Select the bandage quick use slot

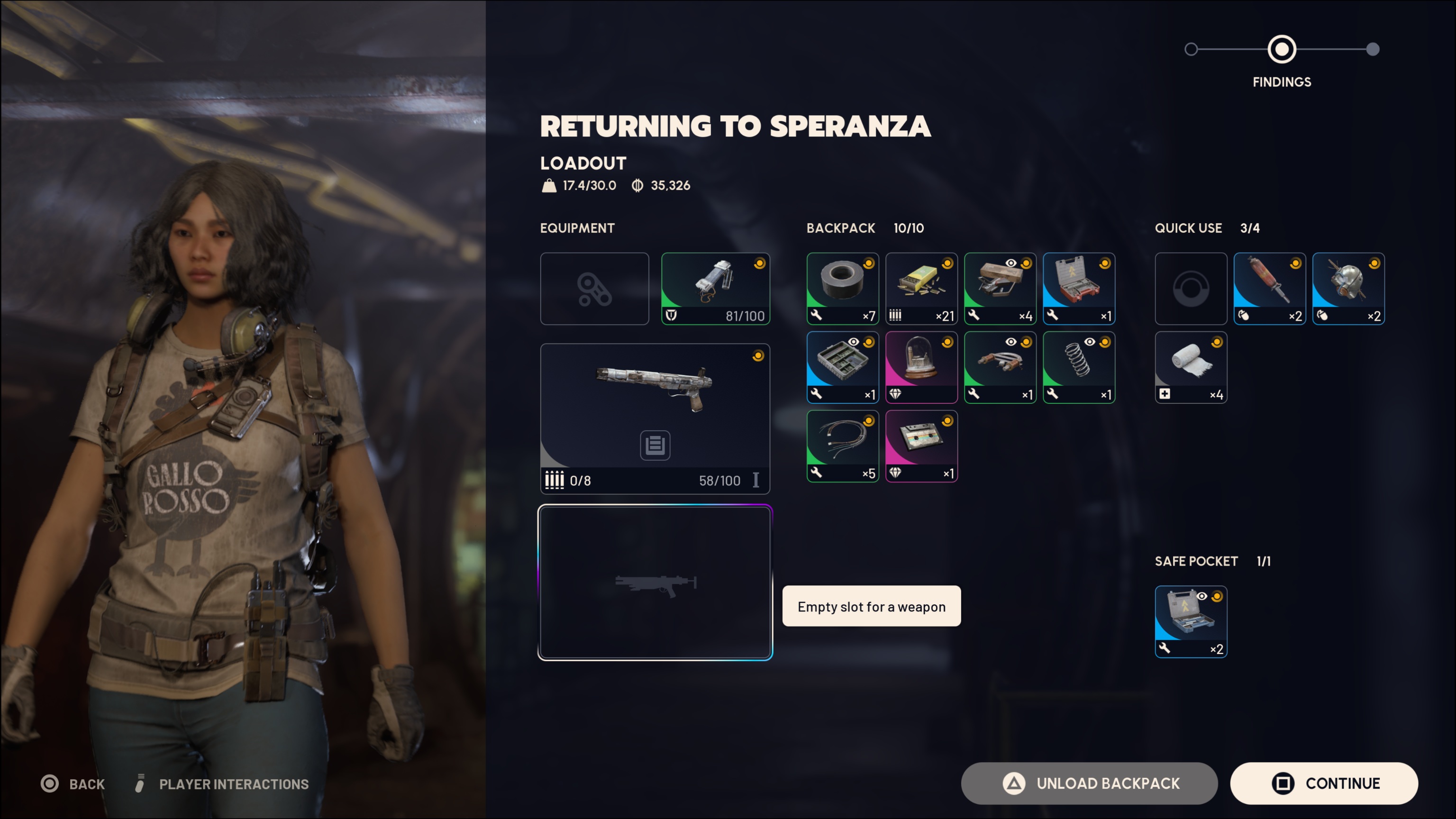coord(1191,367)
